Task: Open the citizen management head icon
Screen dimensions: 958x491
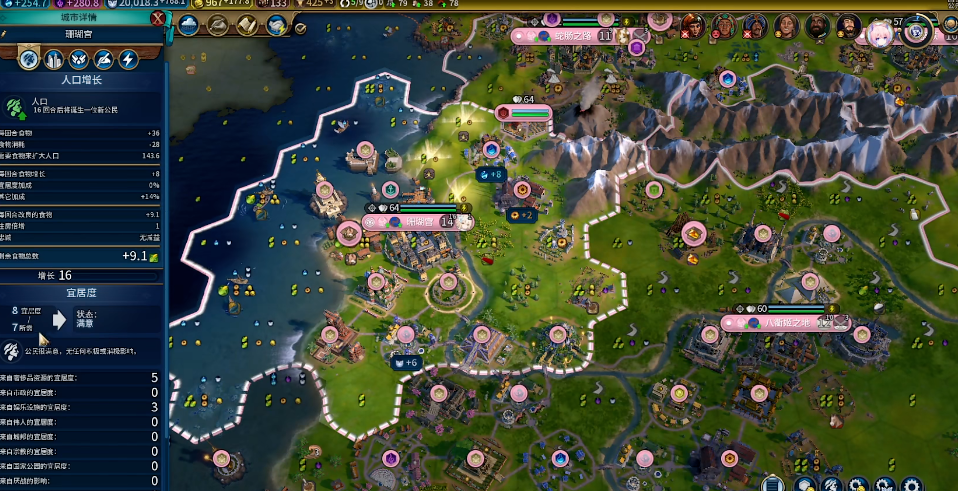Action: tap(833, 484)
